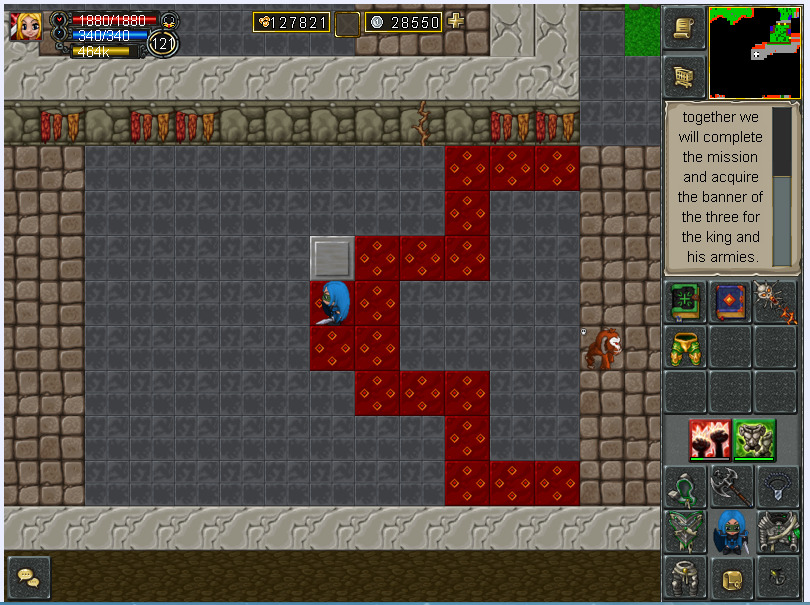Activate the red raised fists skill
The image size is (810, 605).
(709, 439)
